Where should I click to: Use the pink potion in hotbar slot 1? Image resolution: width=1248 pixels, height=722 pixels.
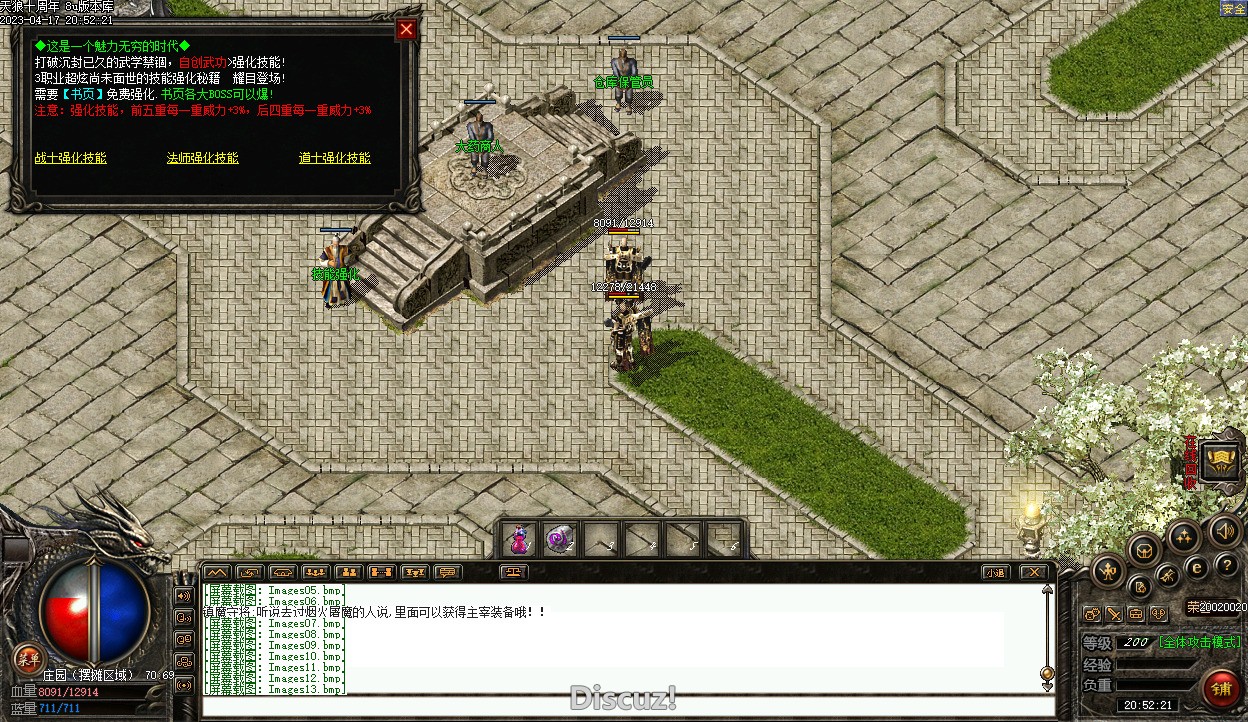pos(519,540)
